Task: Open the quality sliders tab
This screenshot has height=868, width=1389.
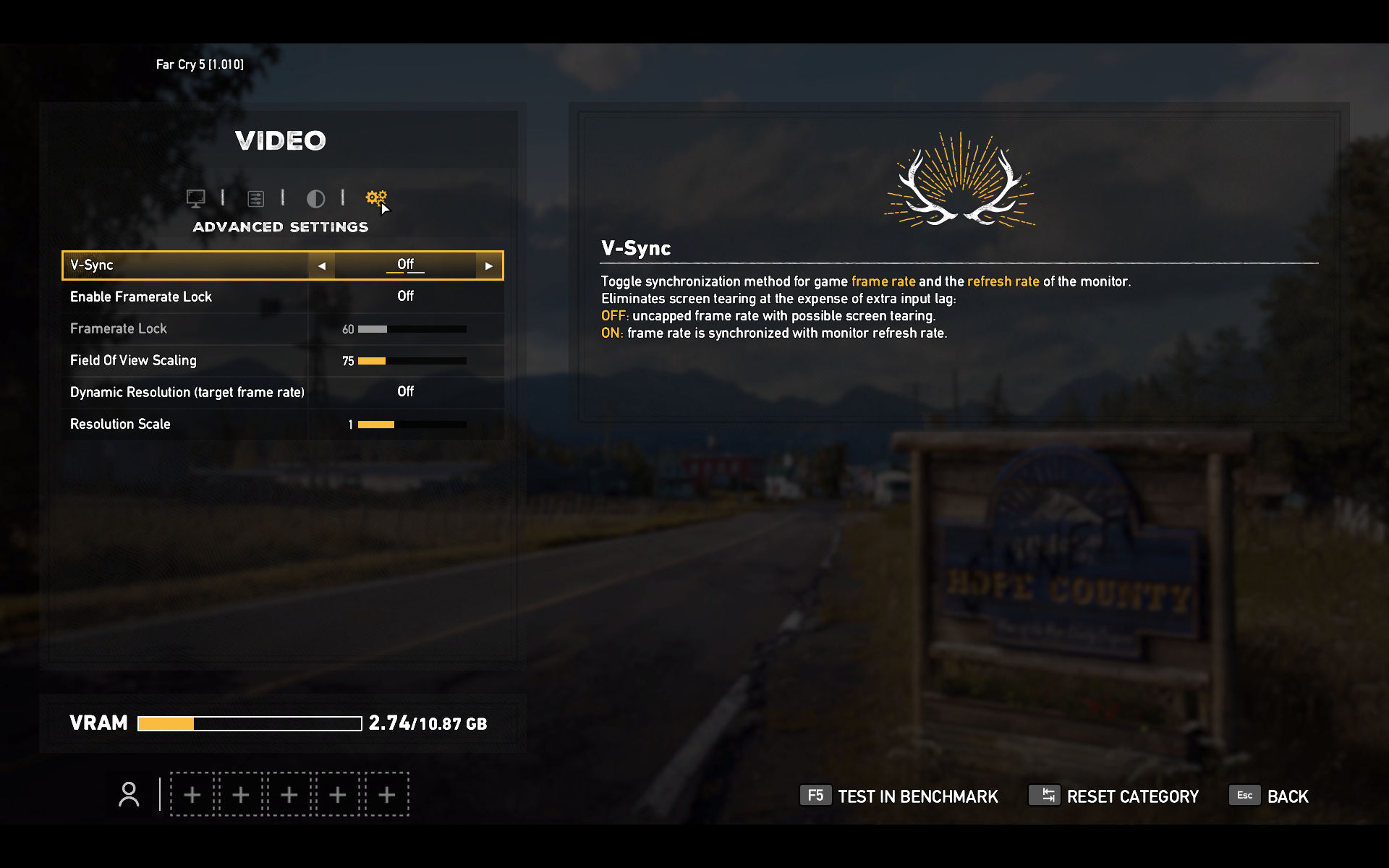Action: [255, 198]
